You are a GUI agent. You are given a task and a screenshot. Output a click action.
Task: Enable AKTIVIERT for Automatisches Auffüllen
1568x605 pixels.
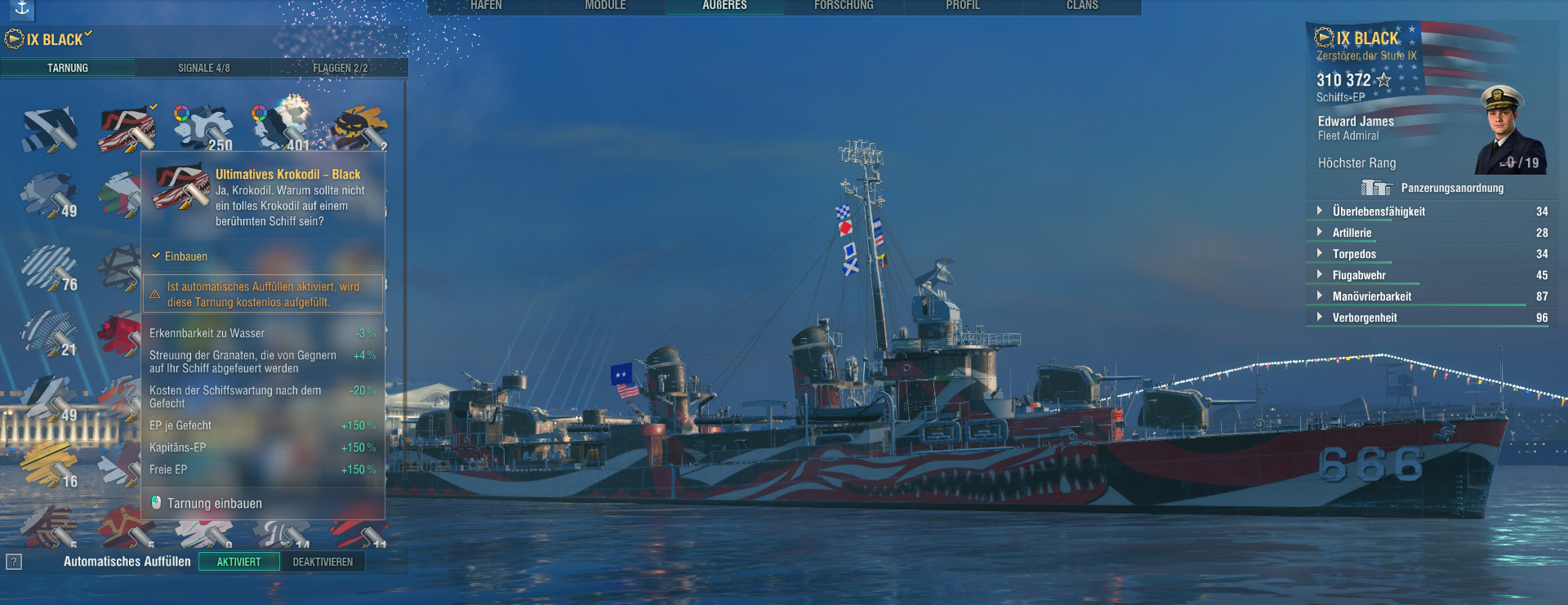[x=241, y=562]
